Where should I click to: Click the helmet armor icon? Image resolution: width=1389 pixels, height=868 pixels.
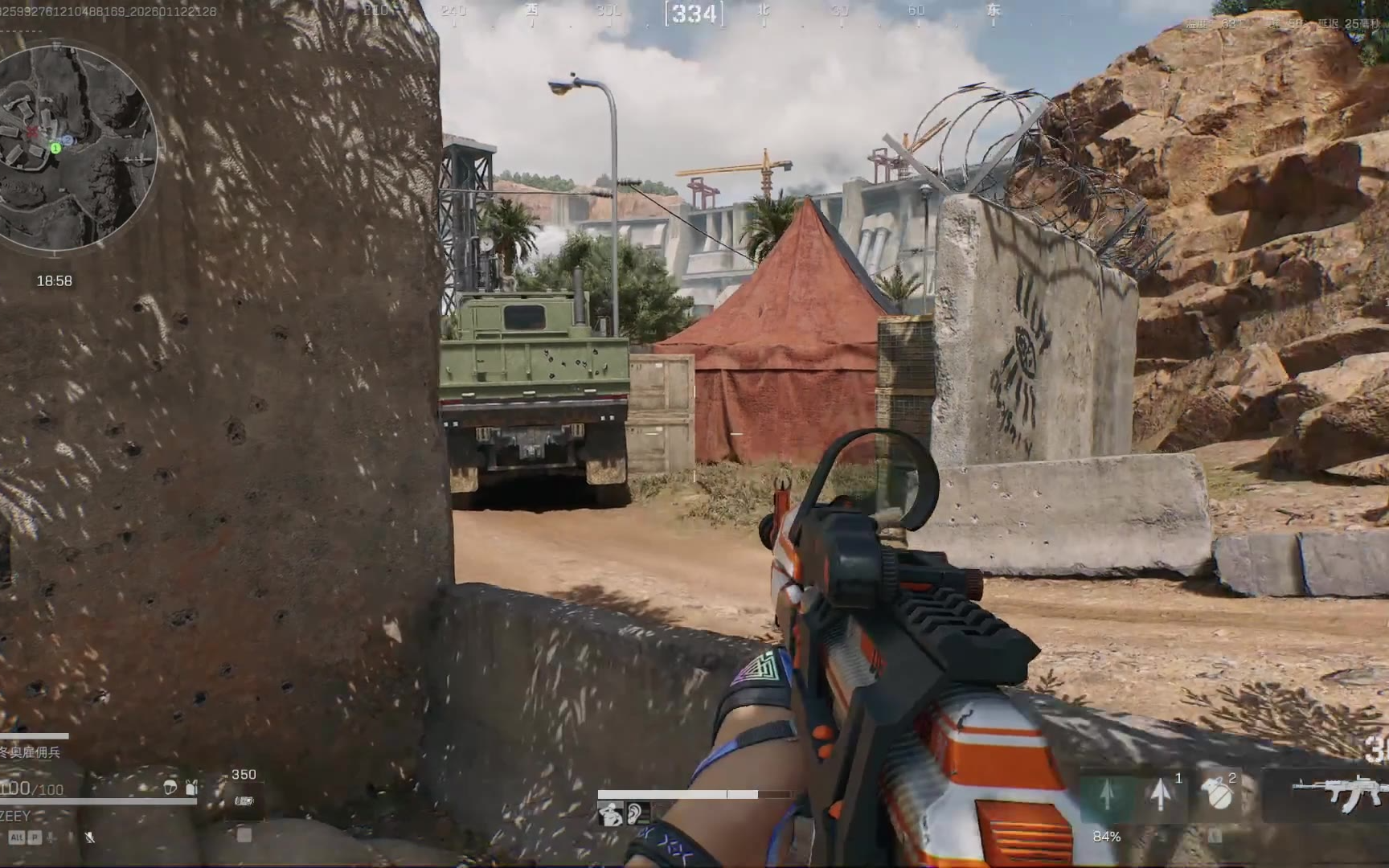tap(170, 788)
